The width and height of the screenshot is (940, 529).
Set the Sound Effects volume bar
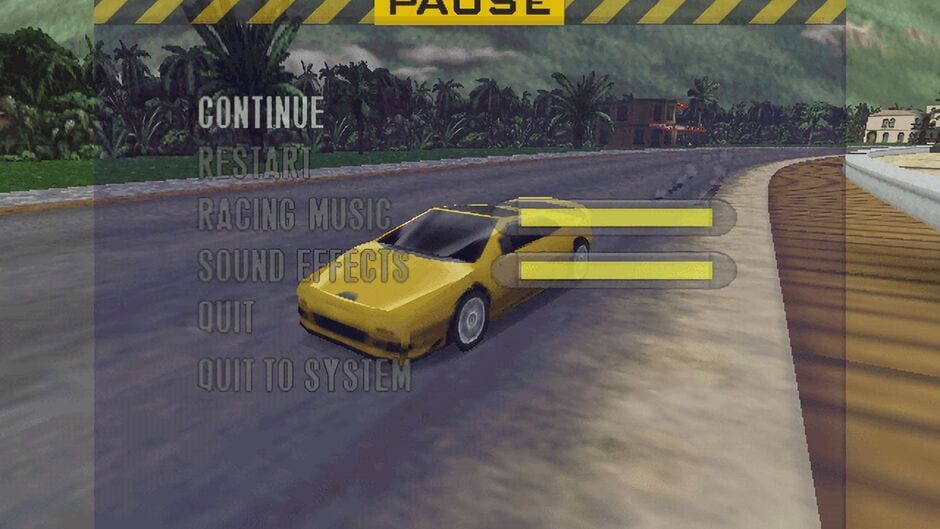pyautogui.click(x=616, y=270)
